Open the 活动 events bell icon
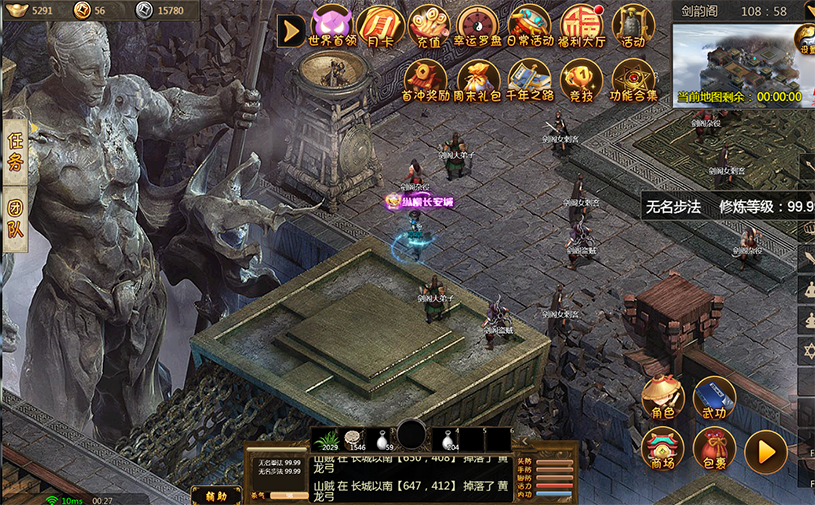815x505 pixels. click(632, 26)
